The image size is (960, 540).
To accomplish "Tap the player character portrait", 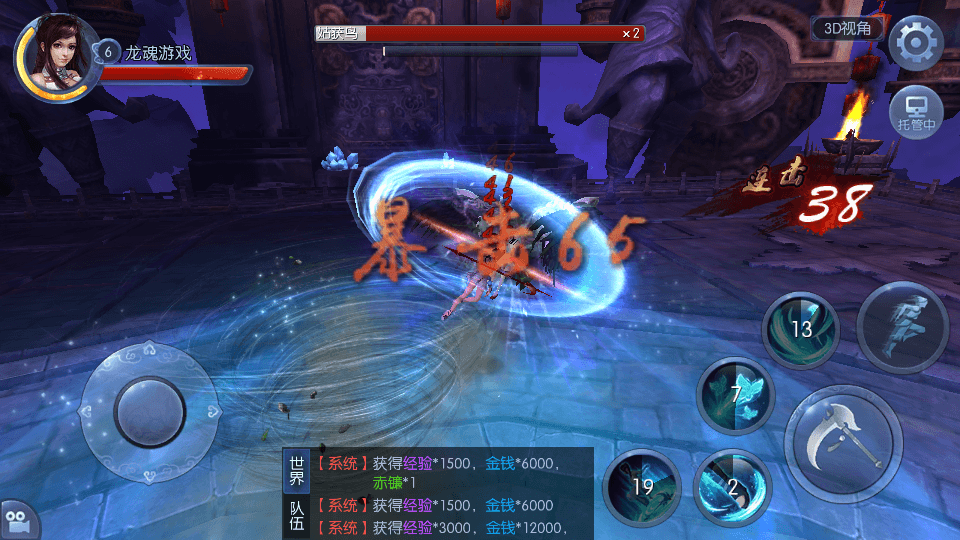I will 54,53.
